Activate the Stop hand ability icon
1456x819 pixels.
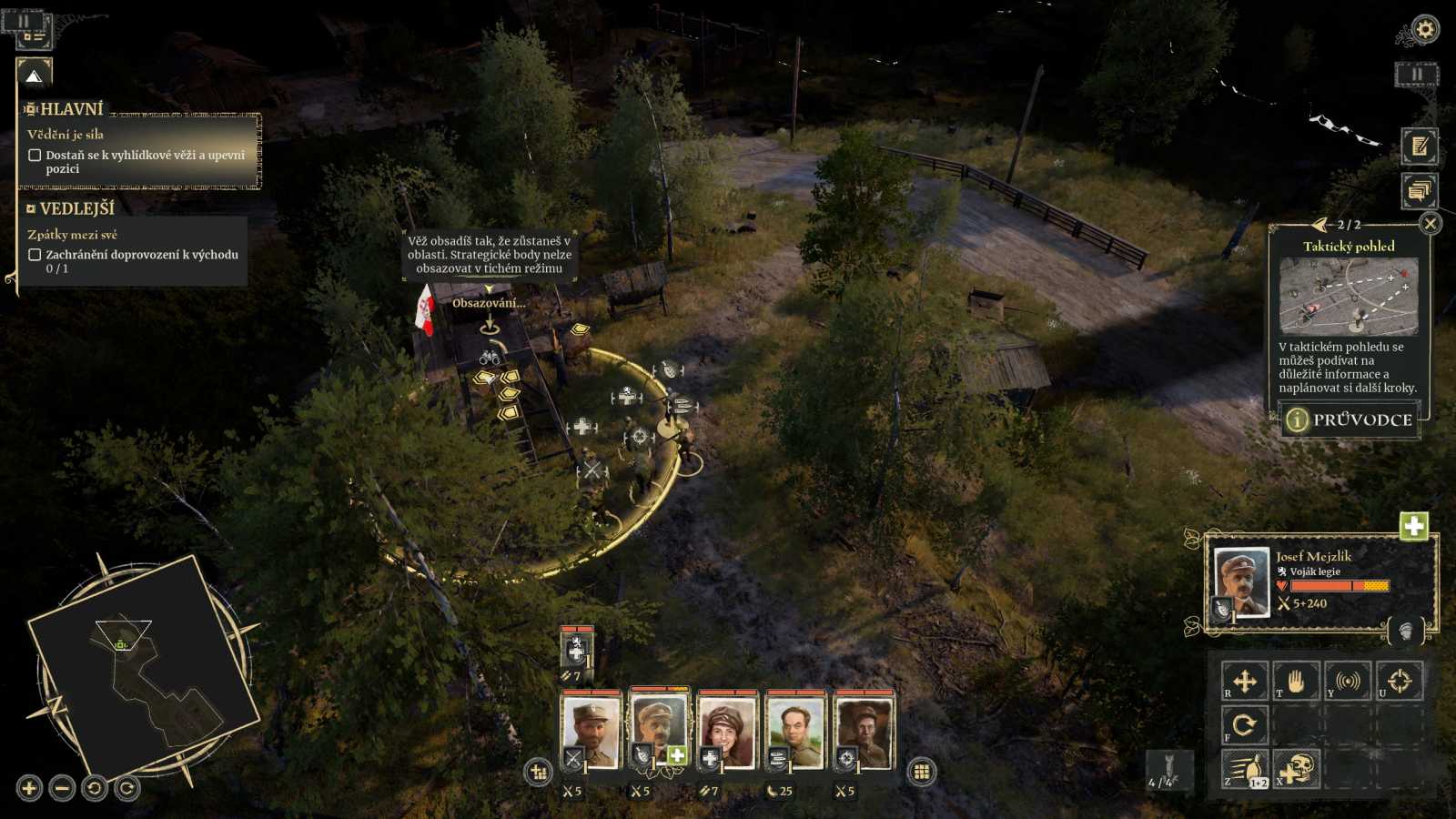point(1295,682)
